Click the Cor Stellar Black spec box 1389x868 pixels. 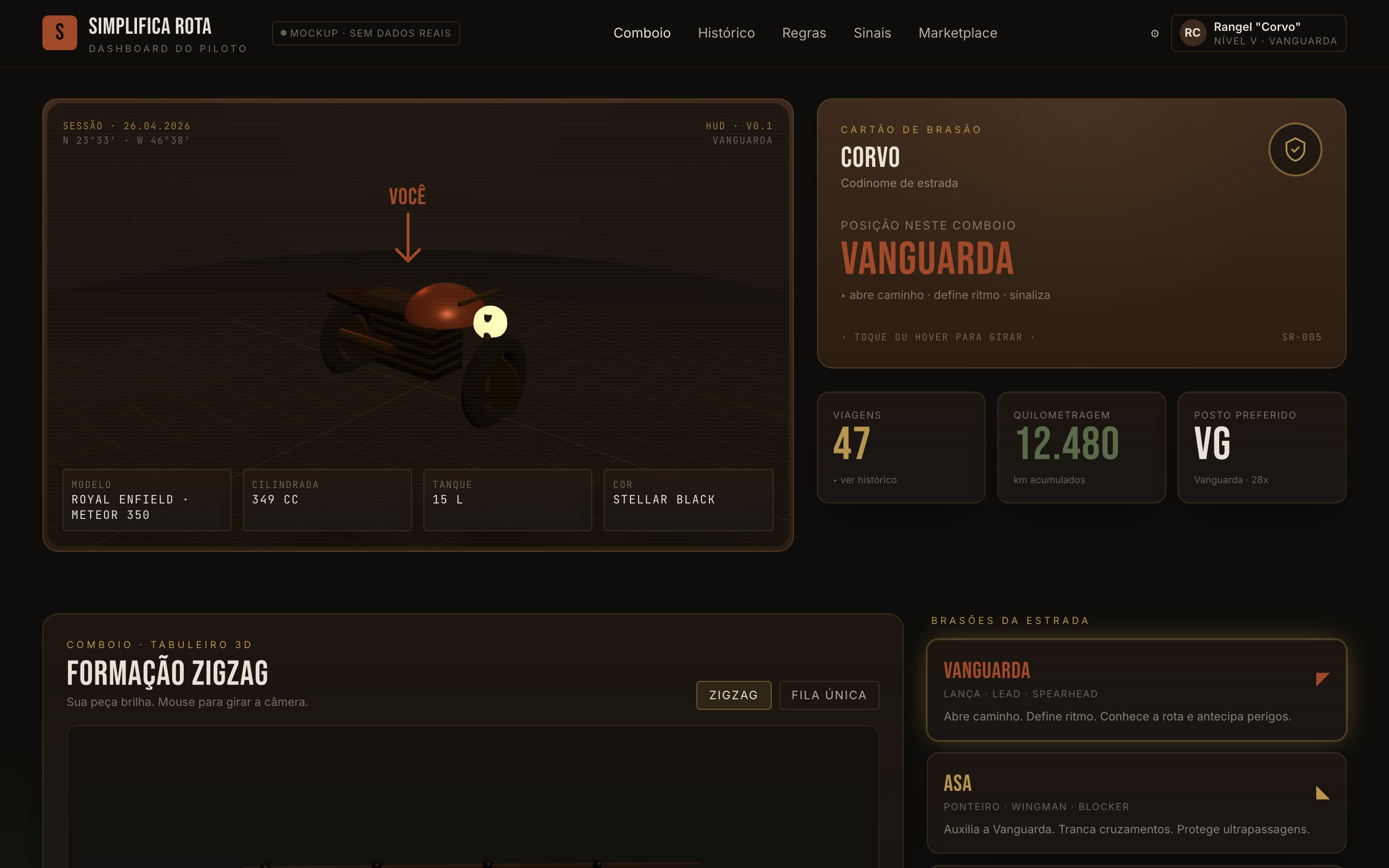click(x=688, y=500)
